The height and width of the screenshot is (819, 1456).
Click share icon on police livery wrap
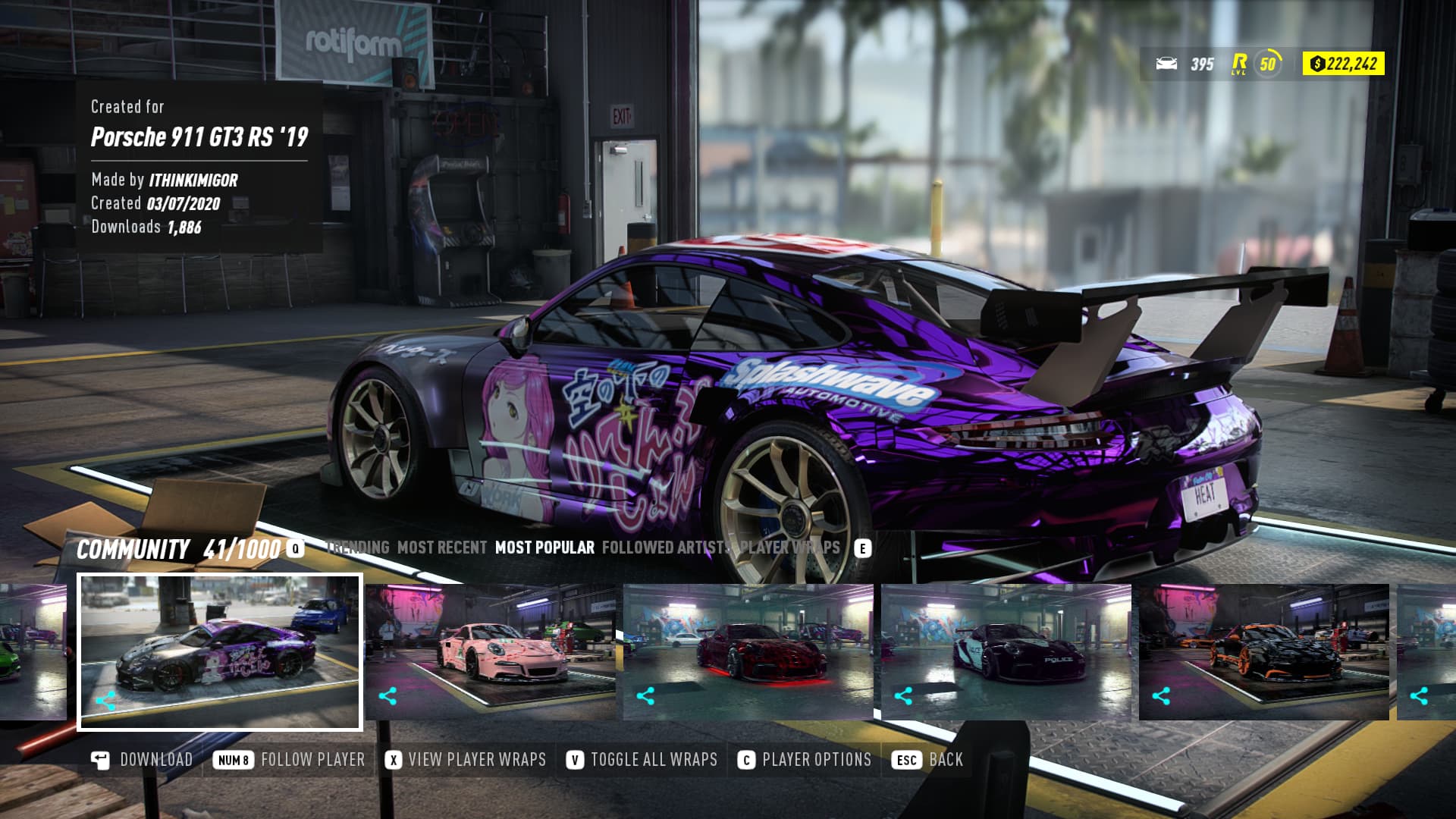pyautogui.click(x=903, y=696)
